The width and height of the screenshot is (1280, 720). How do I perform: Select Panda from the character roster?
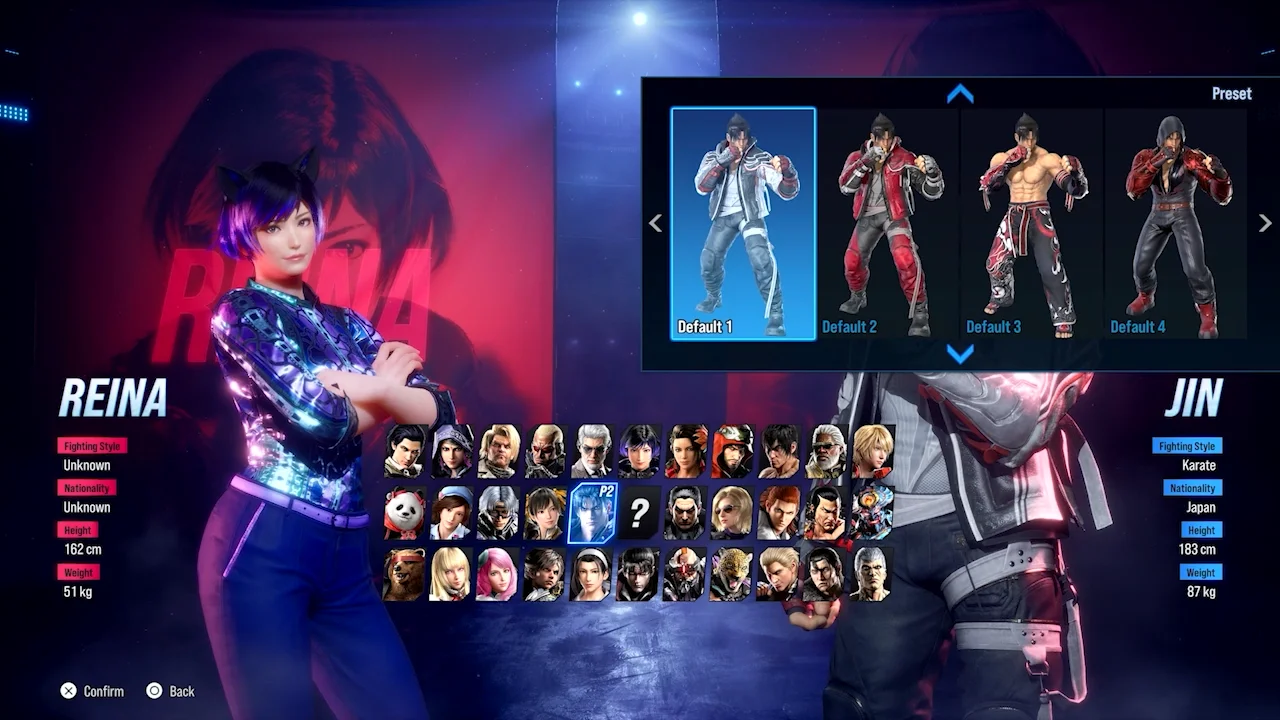pyautogui.click(x=406, y=512)
